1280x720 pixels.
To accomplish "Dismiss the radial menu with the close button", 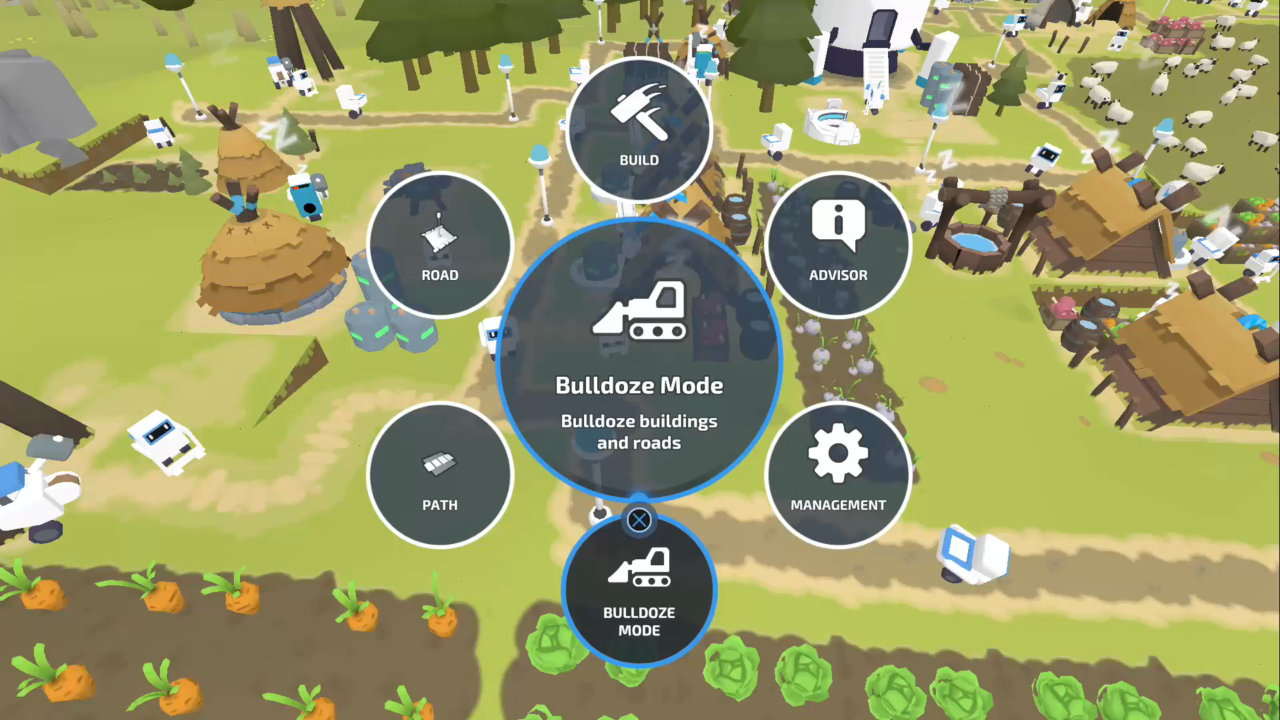I will [639, 519].
